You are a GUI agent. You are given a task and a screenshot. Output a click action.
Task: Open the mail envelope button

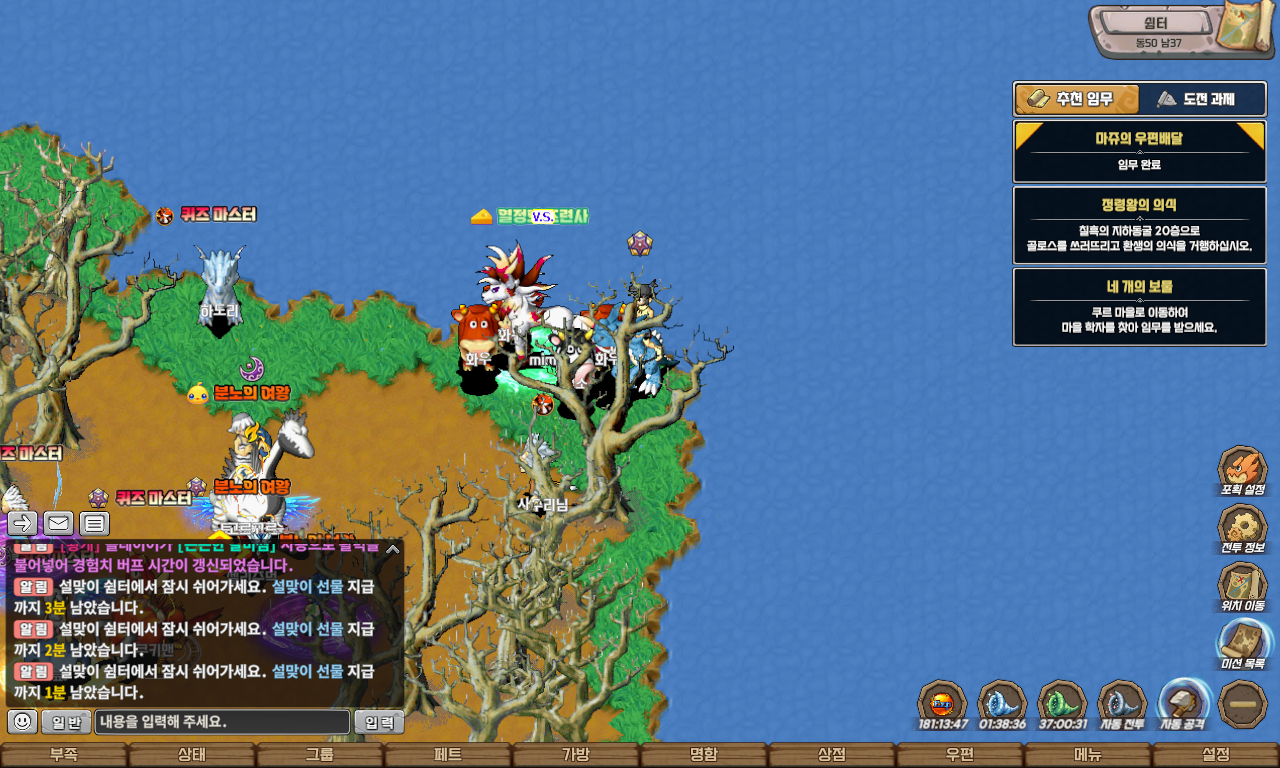click(x=59, y=523)
